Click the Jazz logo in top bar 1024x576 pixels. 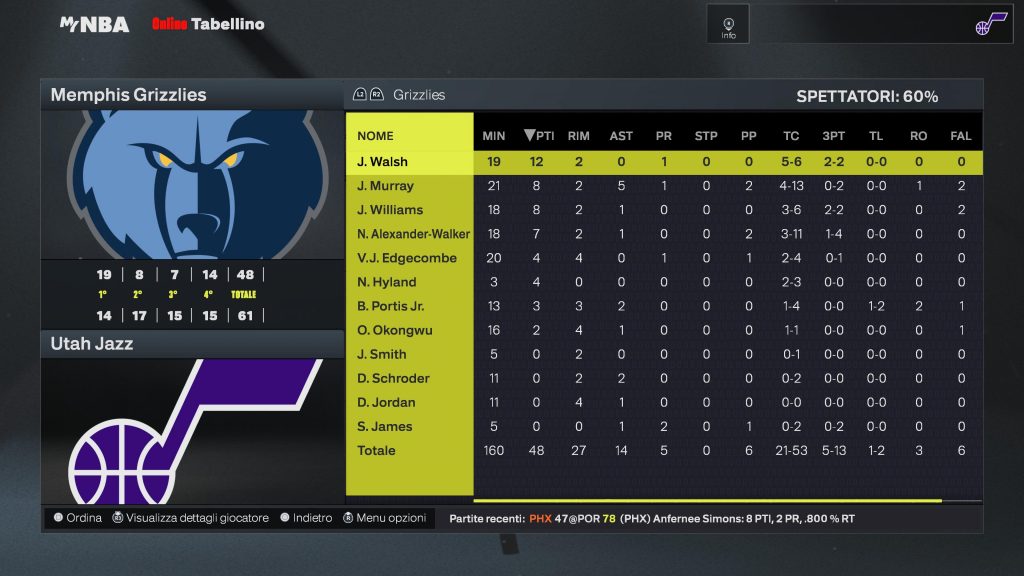click(989, 24)
